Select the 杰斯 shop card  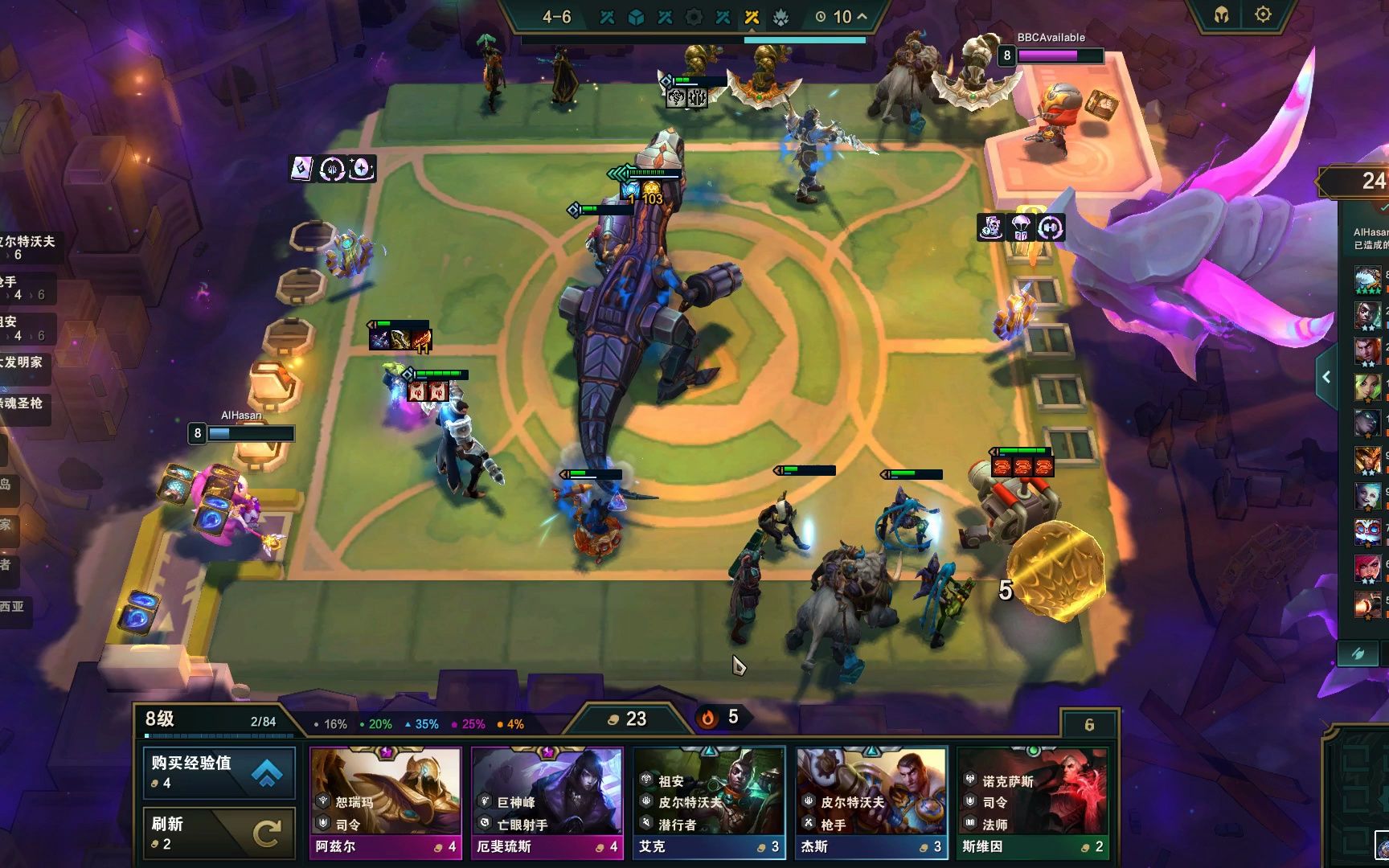point(871,802)
